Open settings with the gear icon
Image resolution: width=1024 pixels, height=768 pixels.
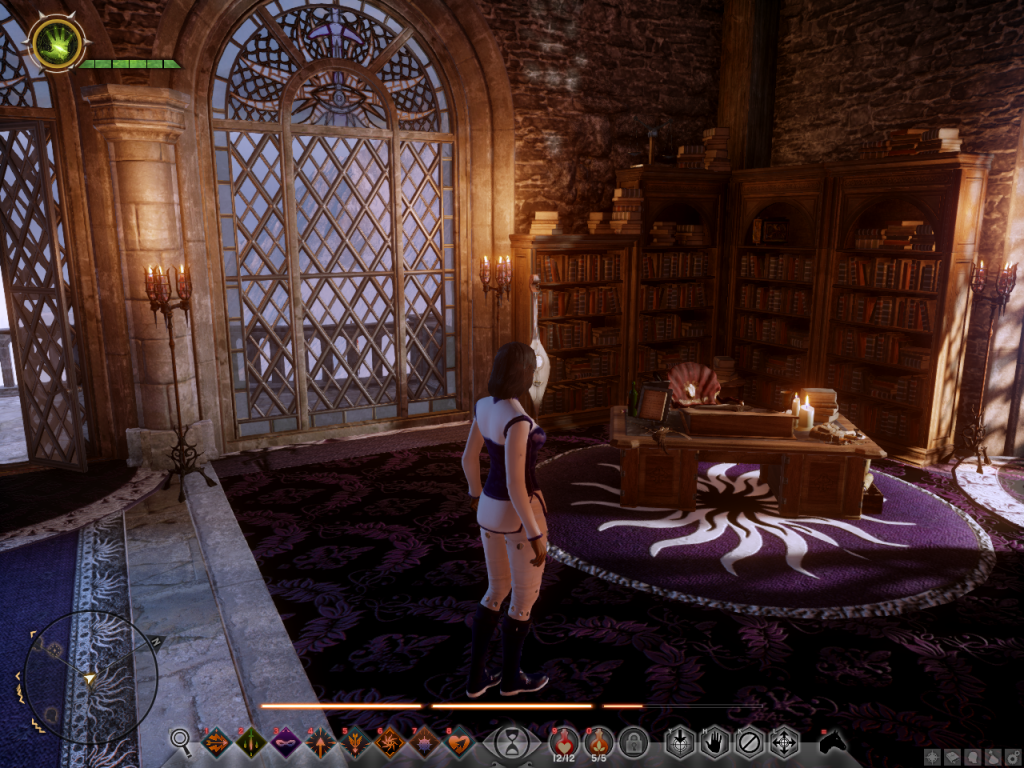tap(1011, 756)
